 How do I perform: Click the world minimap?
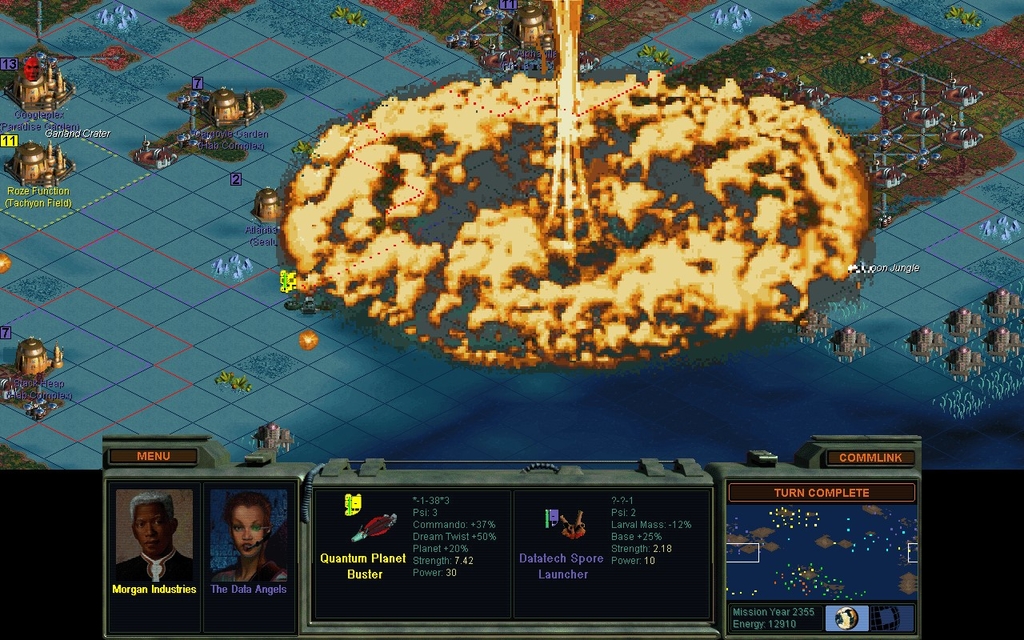point(821,551)
